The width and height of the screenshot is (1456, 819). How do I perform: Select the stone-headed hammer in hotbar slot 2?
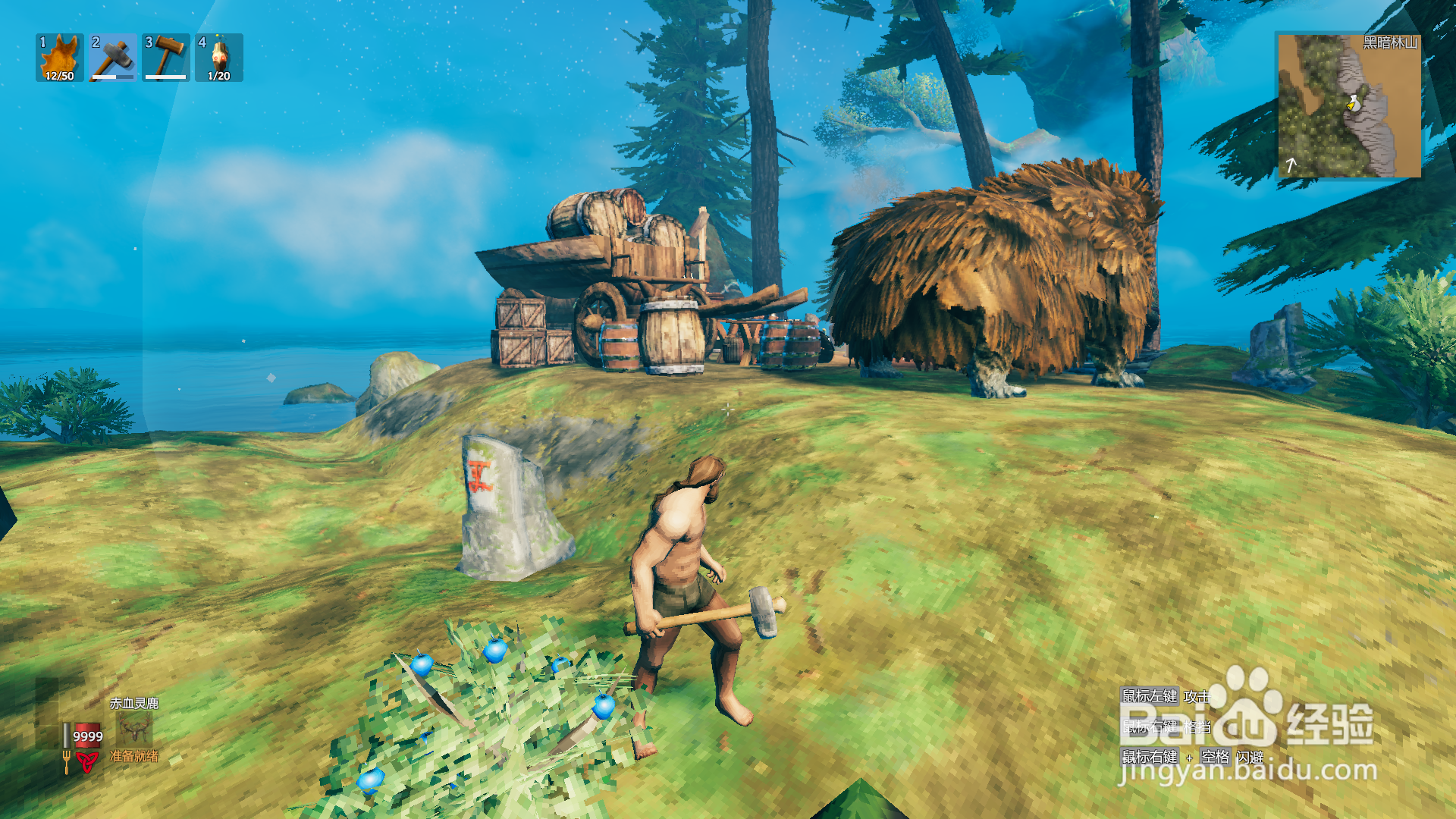click(x=113, y=58)
